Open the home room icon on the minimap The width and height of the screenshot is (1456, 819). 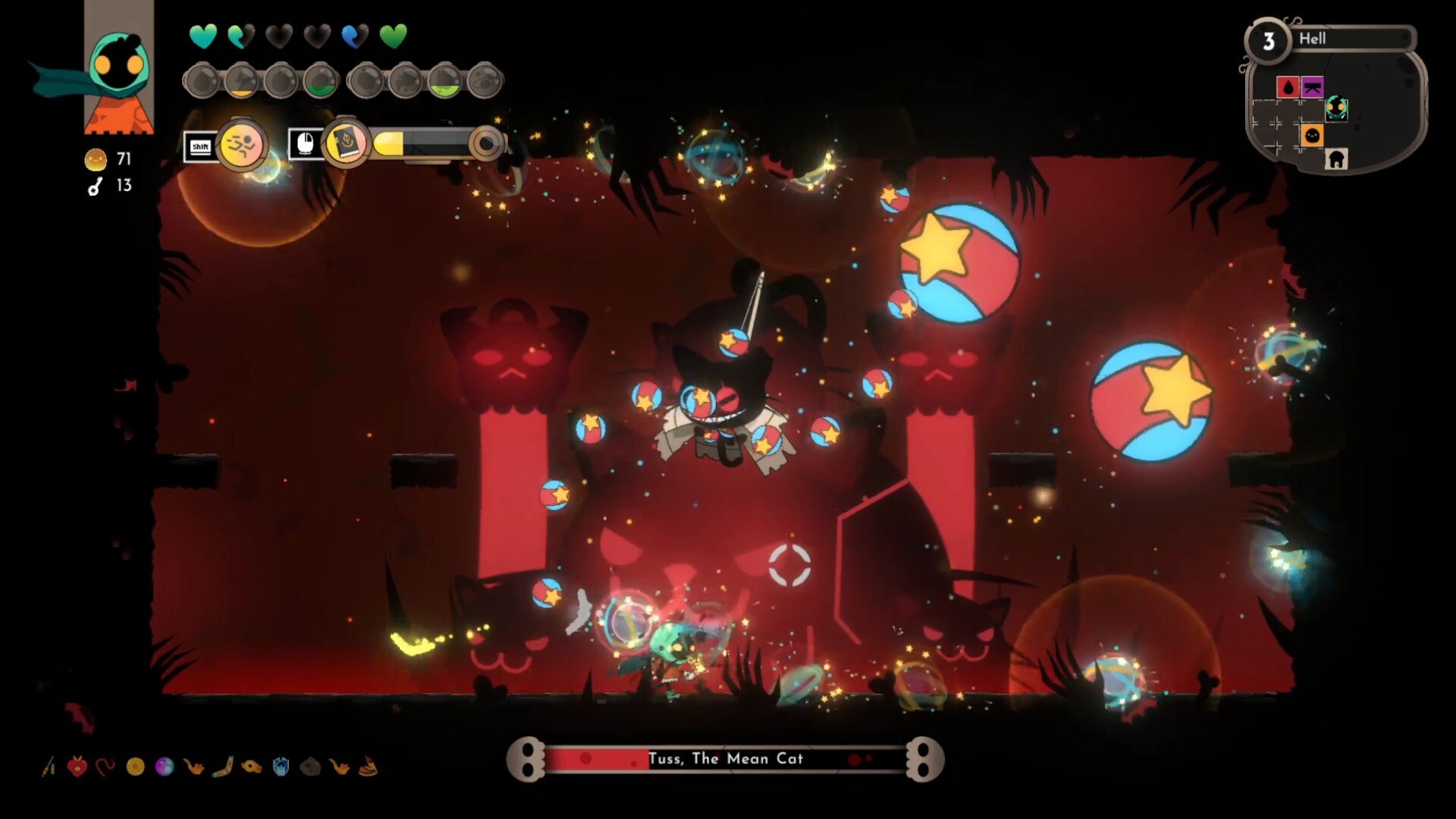1336,160
